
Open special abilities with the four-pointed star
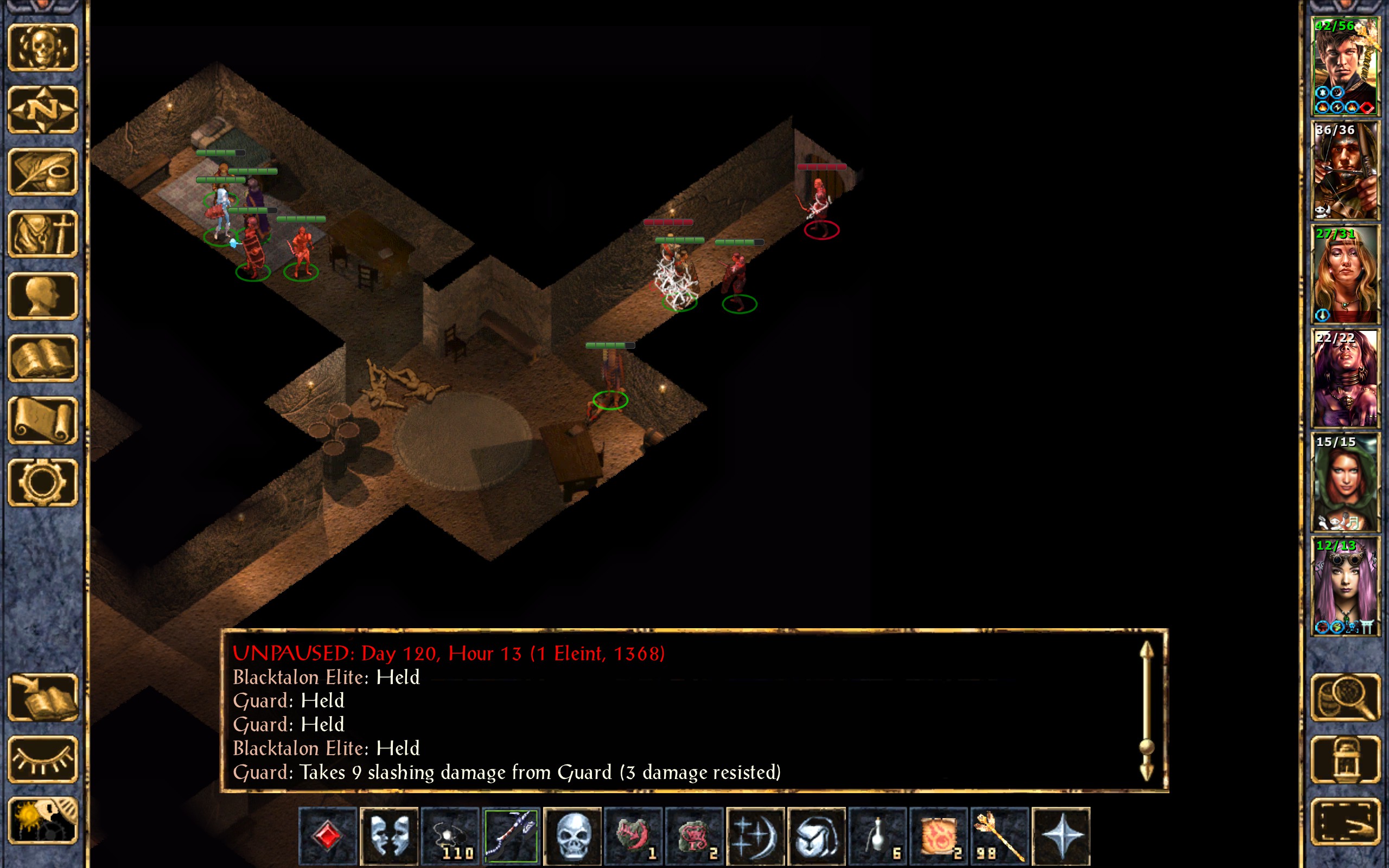point(1061,835)
